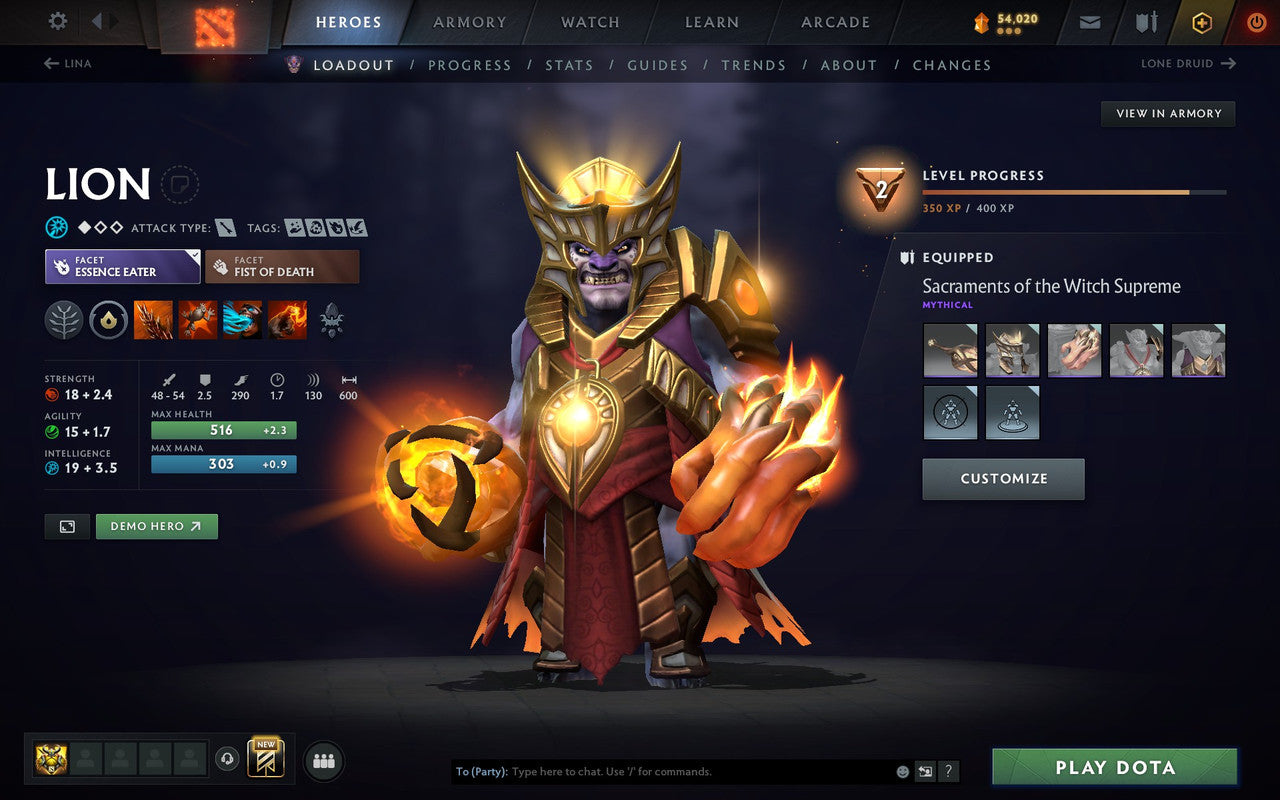The width and height of the screenshot is (1280, 800).
Task: Switch to the Stats tab
Action: coord(569,65)
